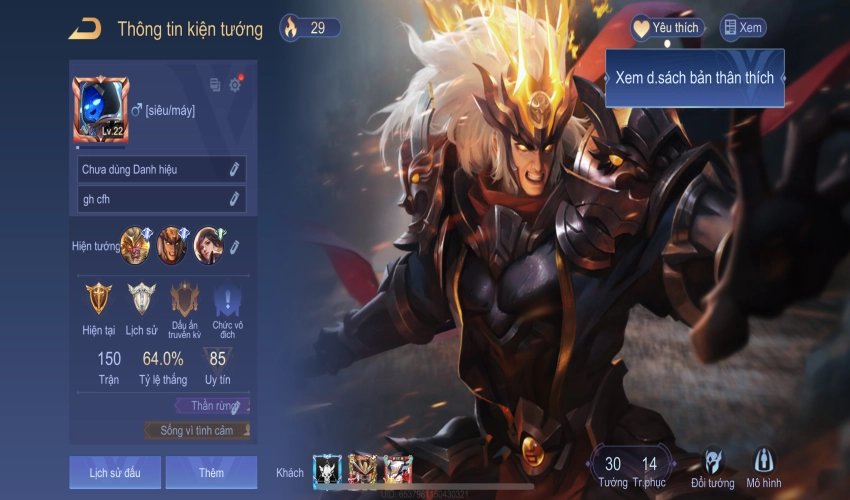Open profile settings gear icon

(x=235, y=85)
